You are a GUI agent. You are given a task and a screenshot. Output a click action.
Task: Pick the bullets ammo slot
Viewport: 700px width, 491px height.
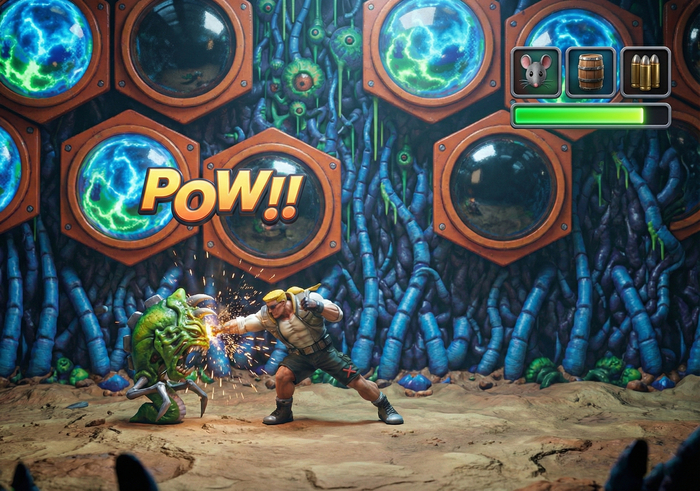pos(645,72)
